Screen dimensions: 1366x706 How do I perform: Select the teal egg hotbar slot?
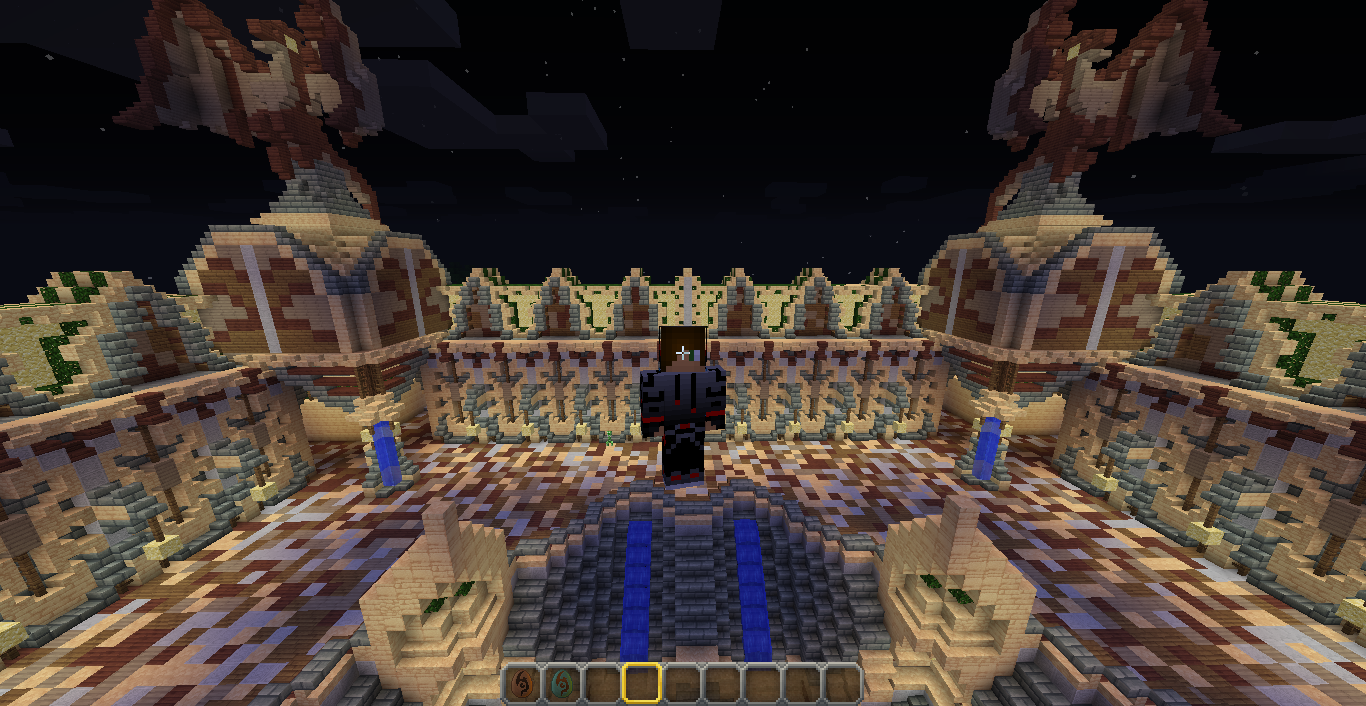pyautogui.click(x=561, y=683)
